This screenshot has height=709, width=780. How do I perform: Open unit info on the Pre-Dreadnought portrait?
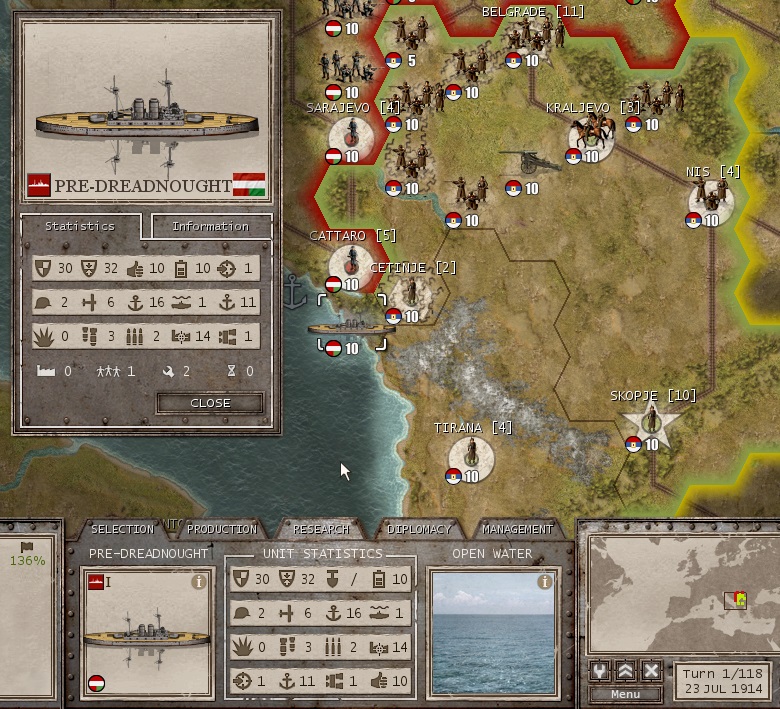click(x=199, y=582)
